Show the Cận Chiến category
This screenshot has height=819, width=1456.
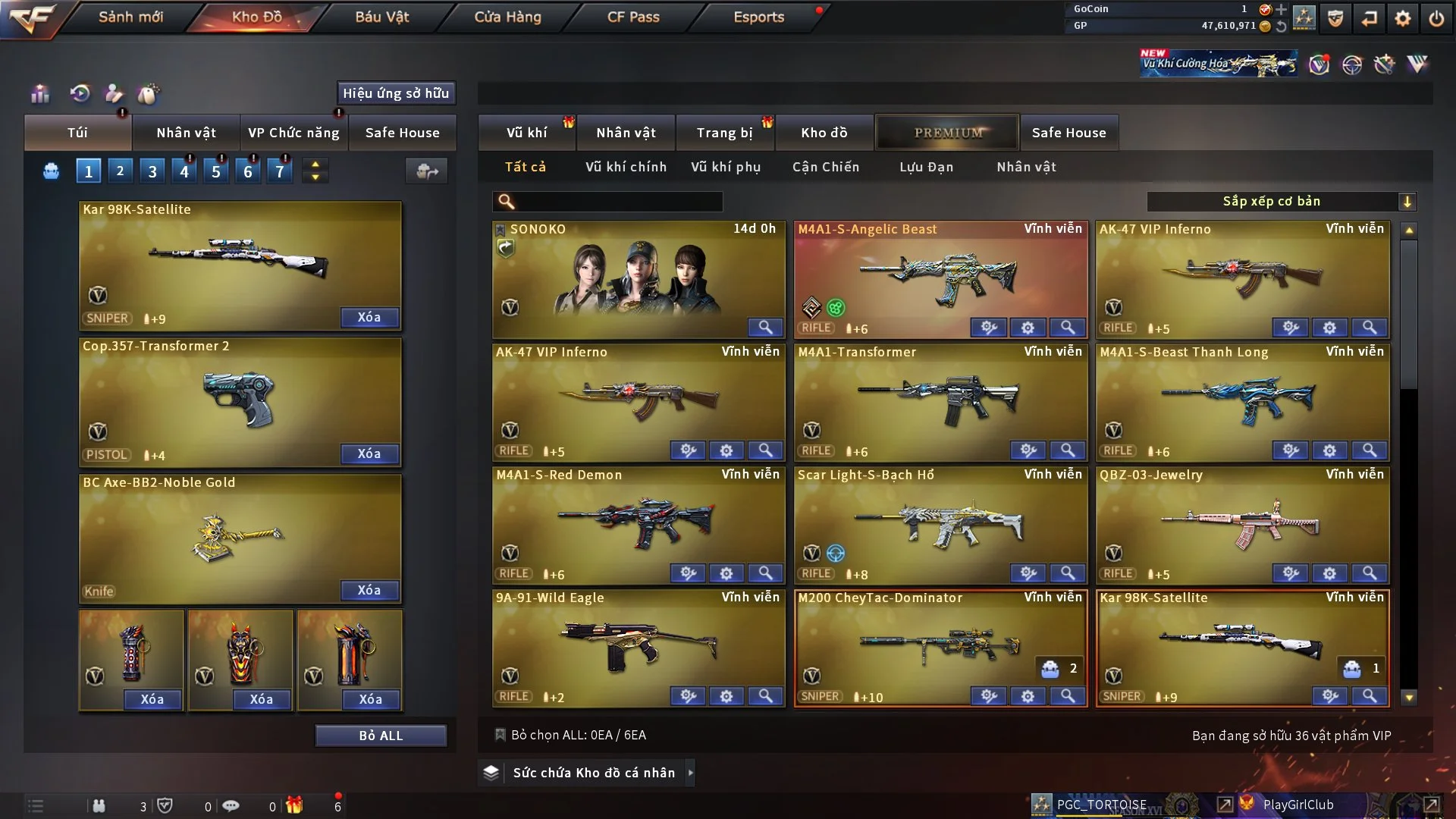pyautogui.click(x=826, y=167)
